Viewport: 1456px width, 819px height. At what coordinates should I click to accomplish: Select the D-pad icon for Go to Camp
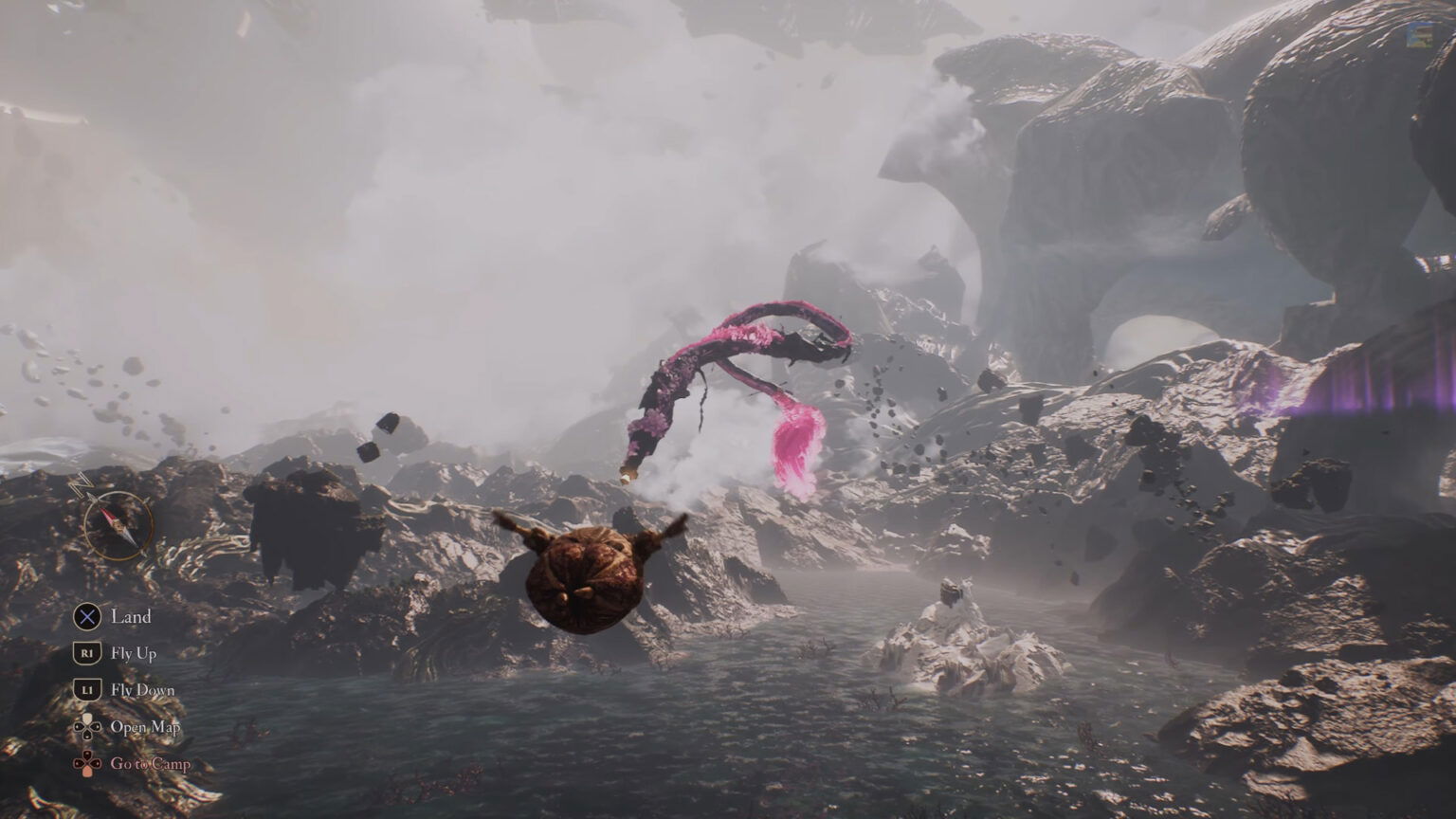pyautogui.click(x=87, y=764)
